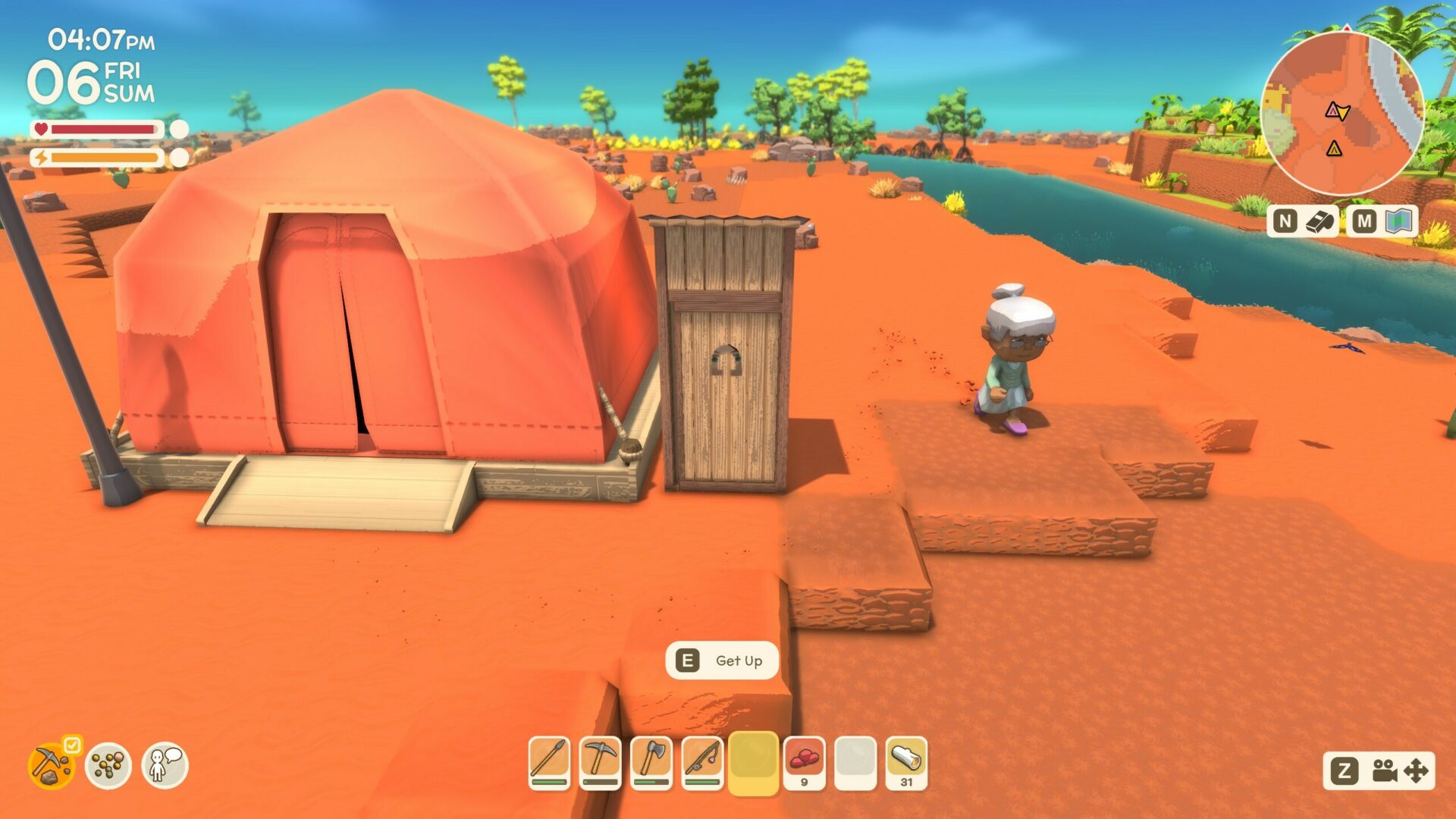The image size is (1456, 819).
Task: Select the log stack of 31
Action: click(x=906, y=761)
